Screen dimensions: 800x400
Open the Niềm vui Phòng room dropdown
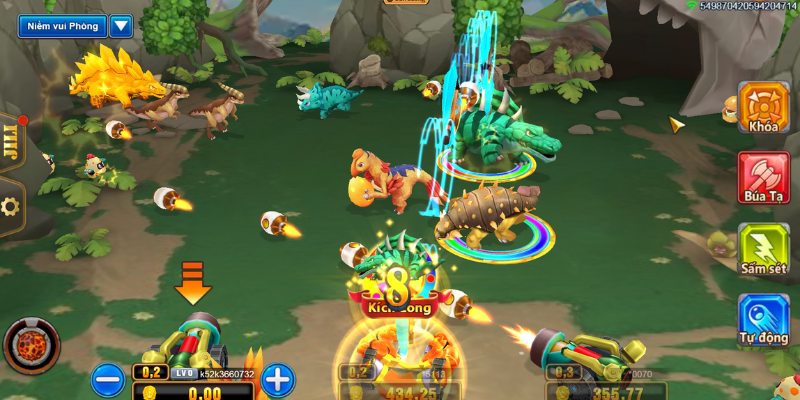(121, 26)
